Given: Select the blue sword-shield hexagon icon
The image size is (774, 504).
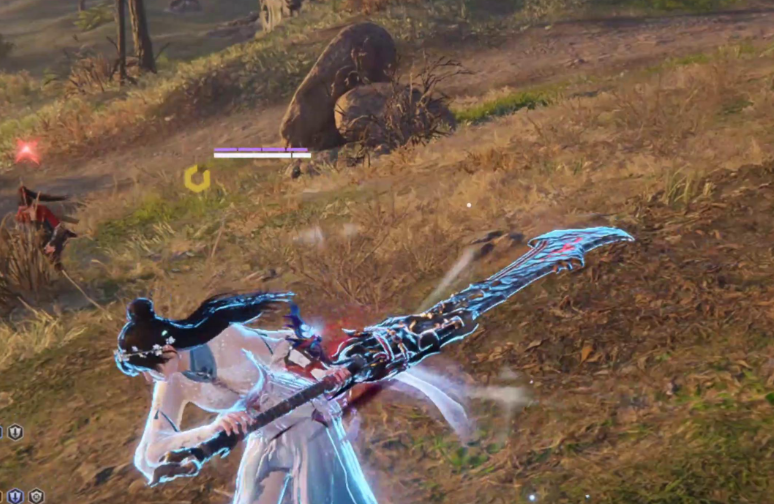Looking at the screenshot, I should click(x=15, y=496).
